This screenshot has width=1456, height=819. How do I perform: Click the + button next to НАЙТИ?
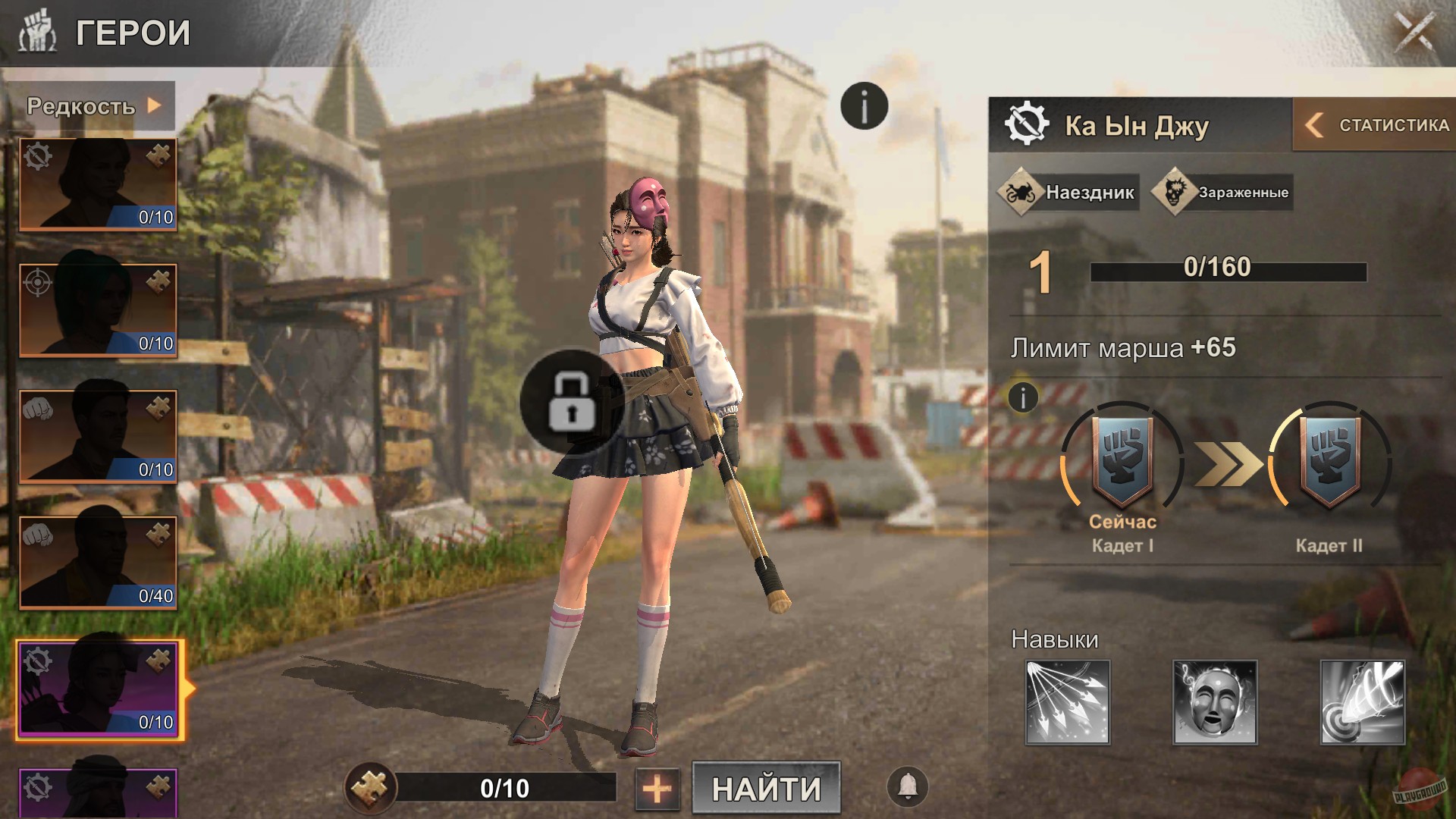click(x=658, y=789)
